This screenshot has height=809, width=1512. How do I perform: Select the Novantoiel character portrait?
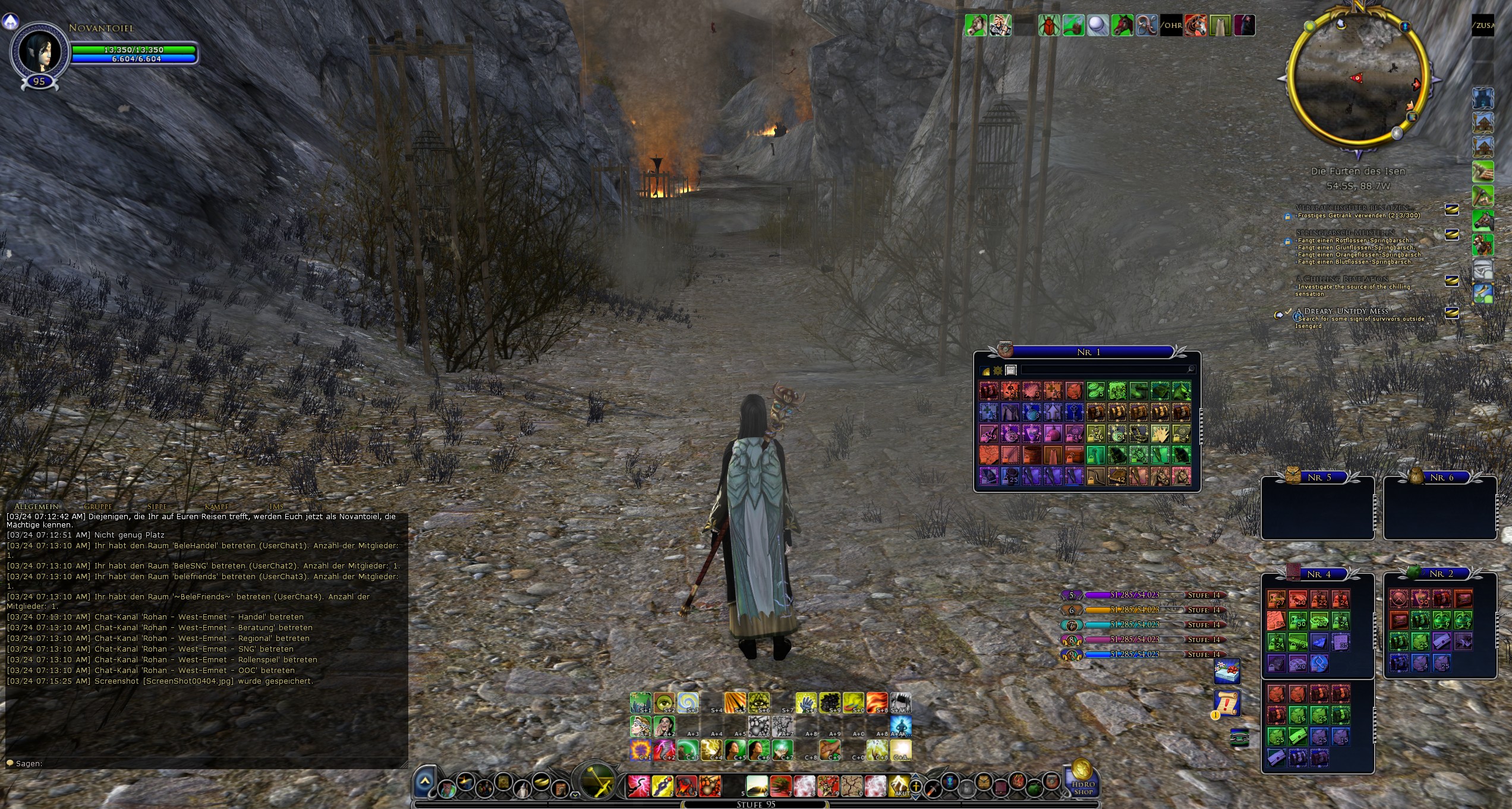pyautogui.click(x=39, y=52)
